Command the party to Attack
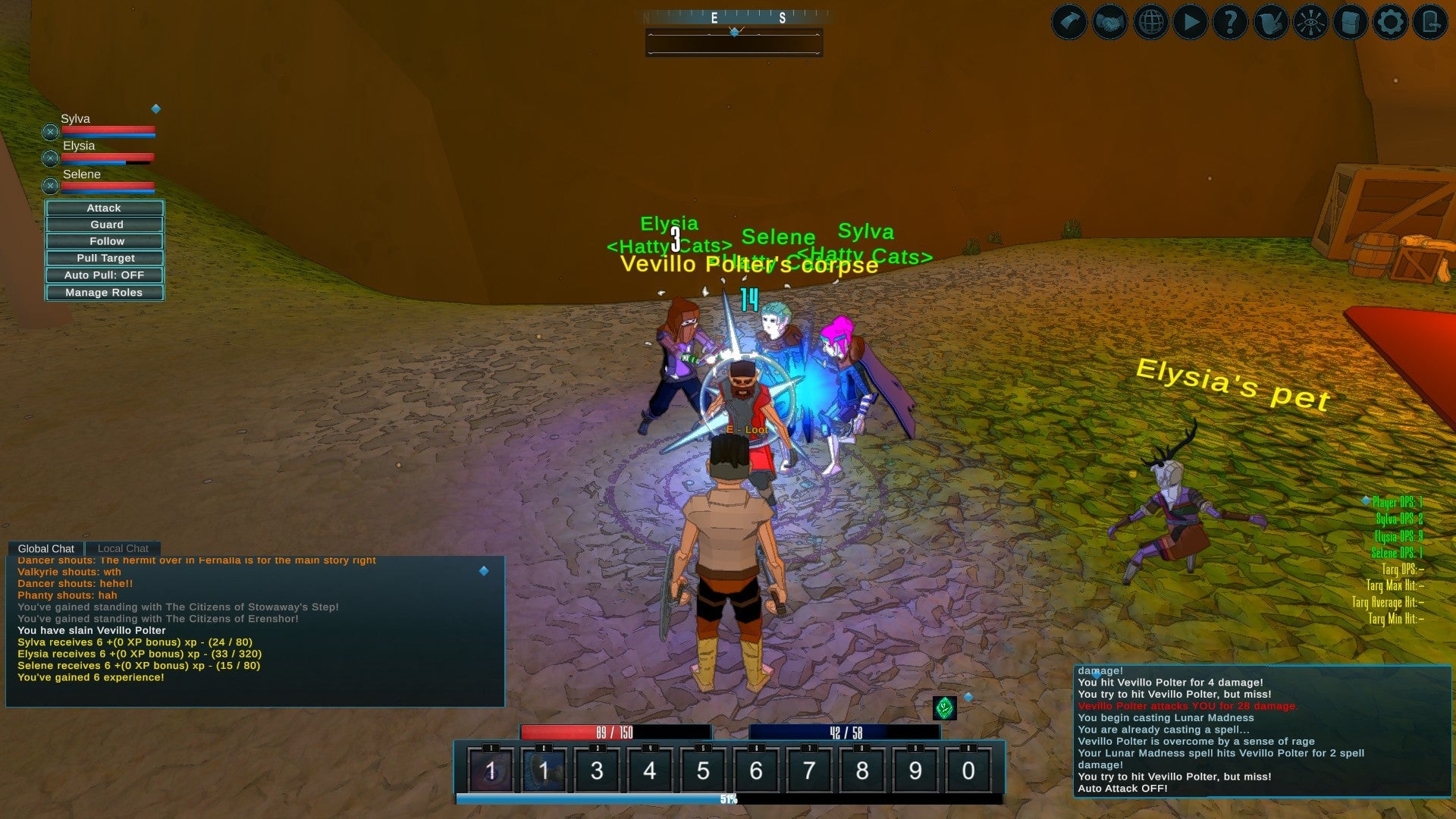Screen dimensions: 1456x819 tap(104, 208)
